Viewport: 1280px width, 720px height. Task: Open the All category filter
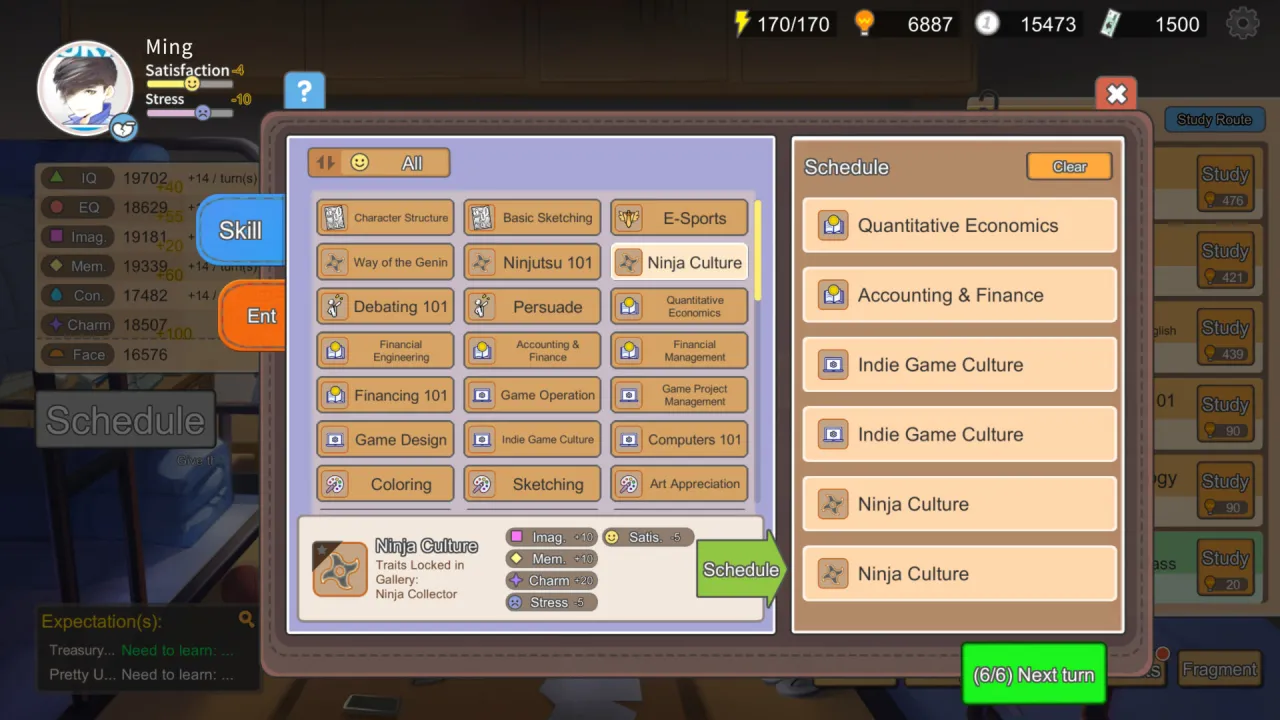coord(410,161)
